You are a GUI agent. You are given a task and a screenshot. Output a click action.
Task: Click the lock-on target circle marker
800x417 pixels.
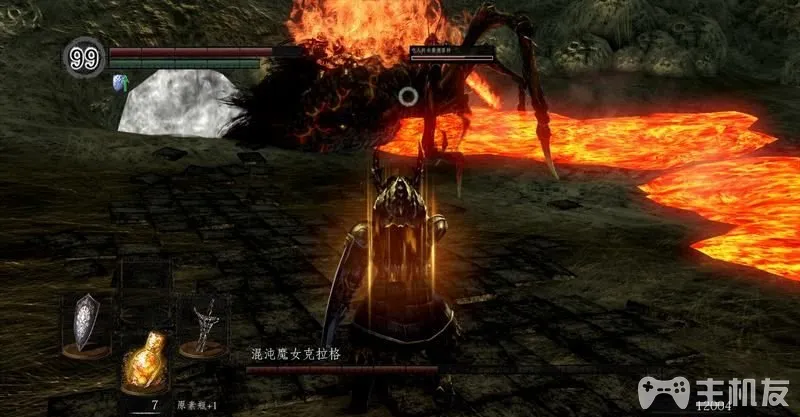(x=407, y=96)
